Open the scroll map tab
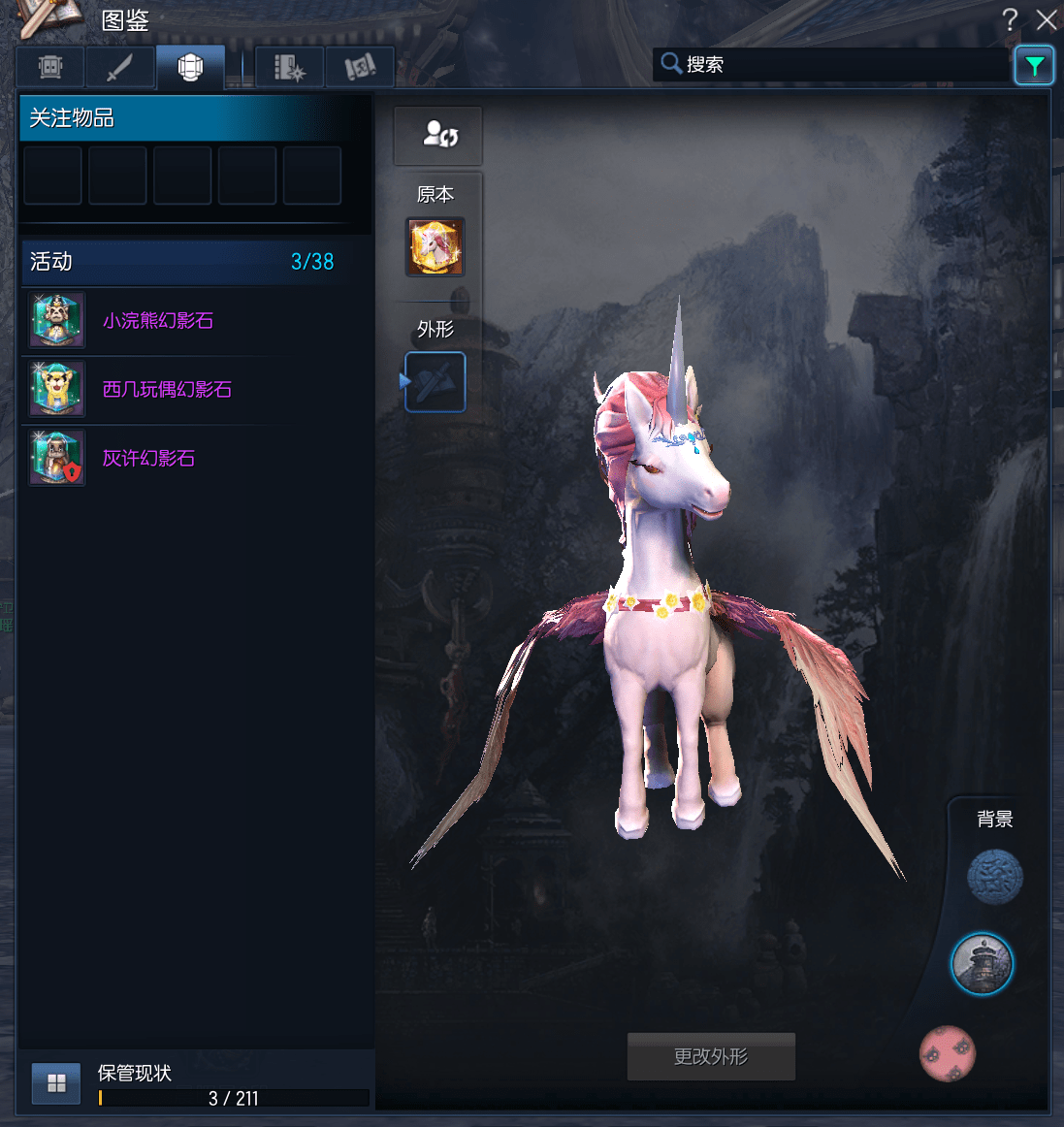The height and width of the screenshot is (1127, 1064). tap(360, 67)
